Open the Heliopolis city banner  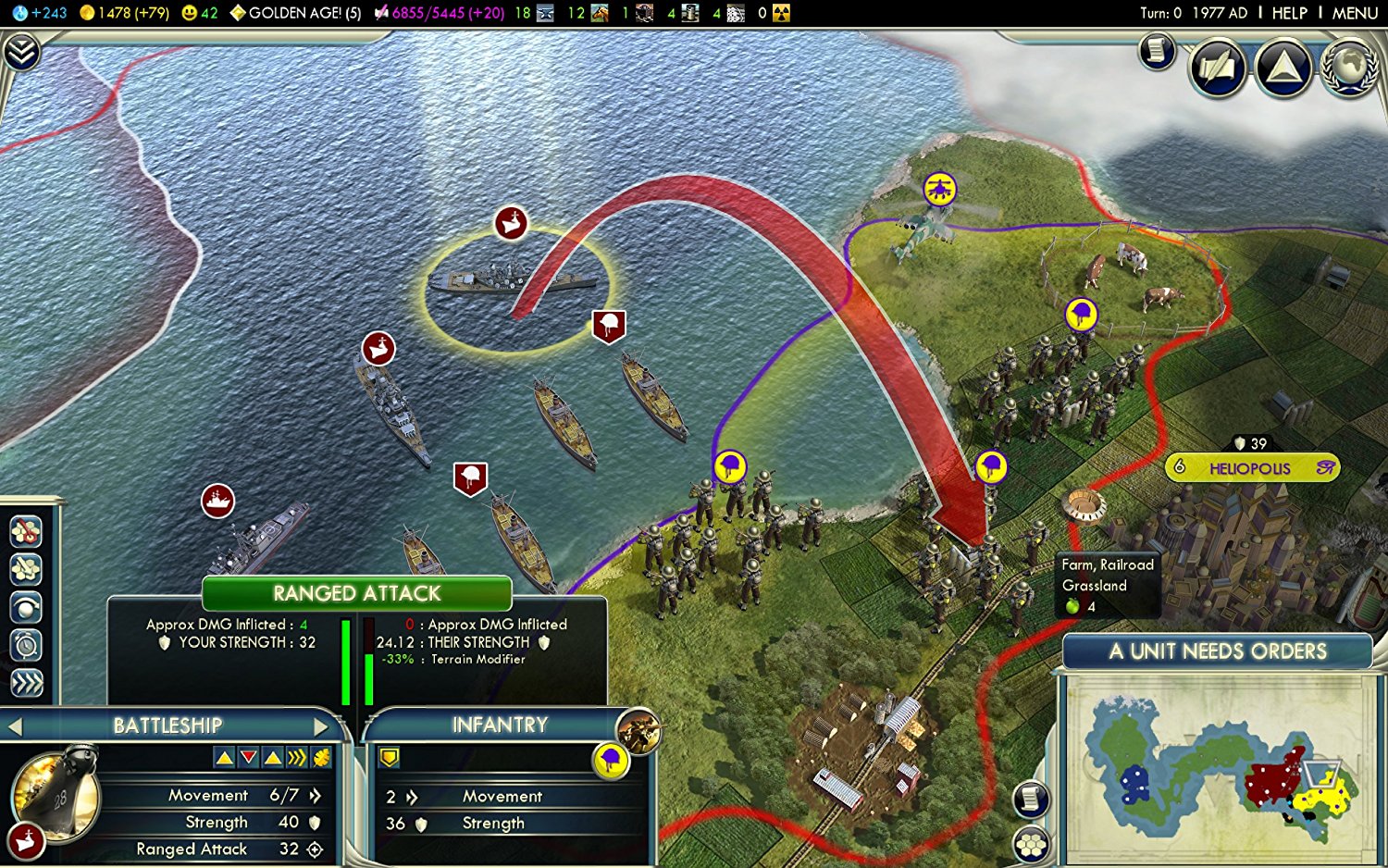point(1250,468)
